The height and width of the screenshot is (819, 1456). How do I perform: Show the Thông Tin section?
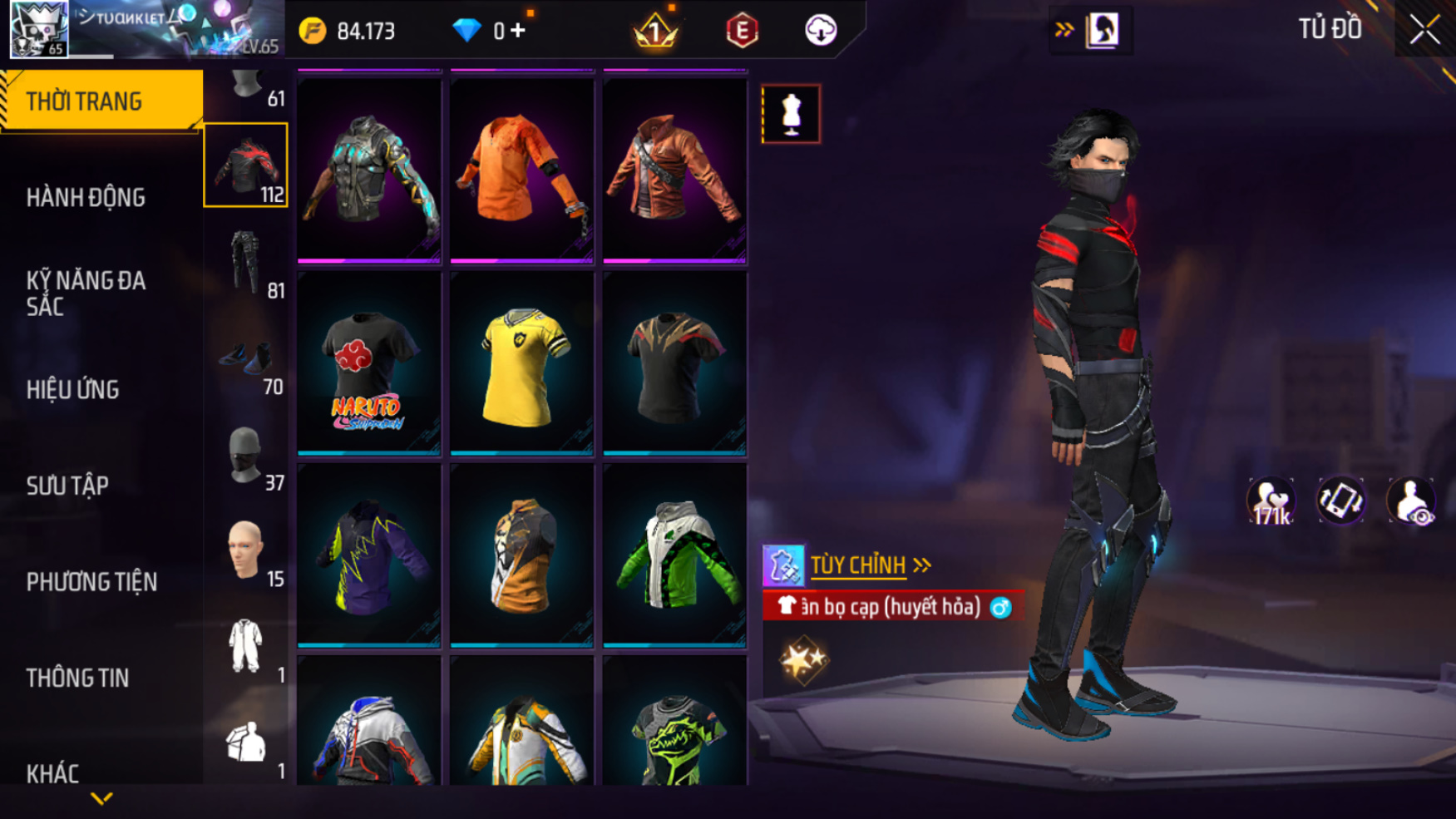[77, 678]
